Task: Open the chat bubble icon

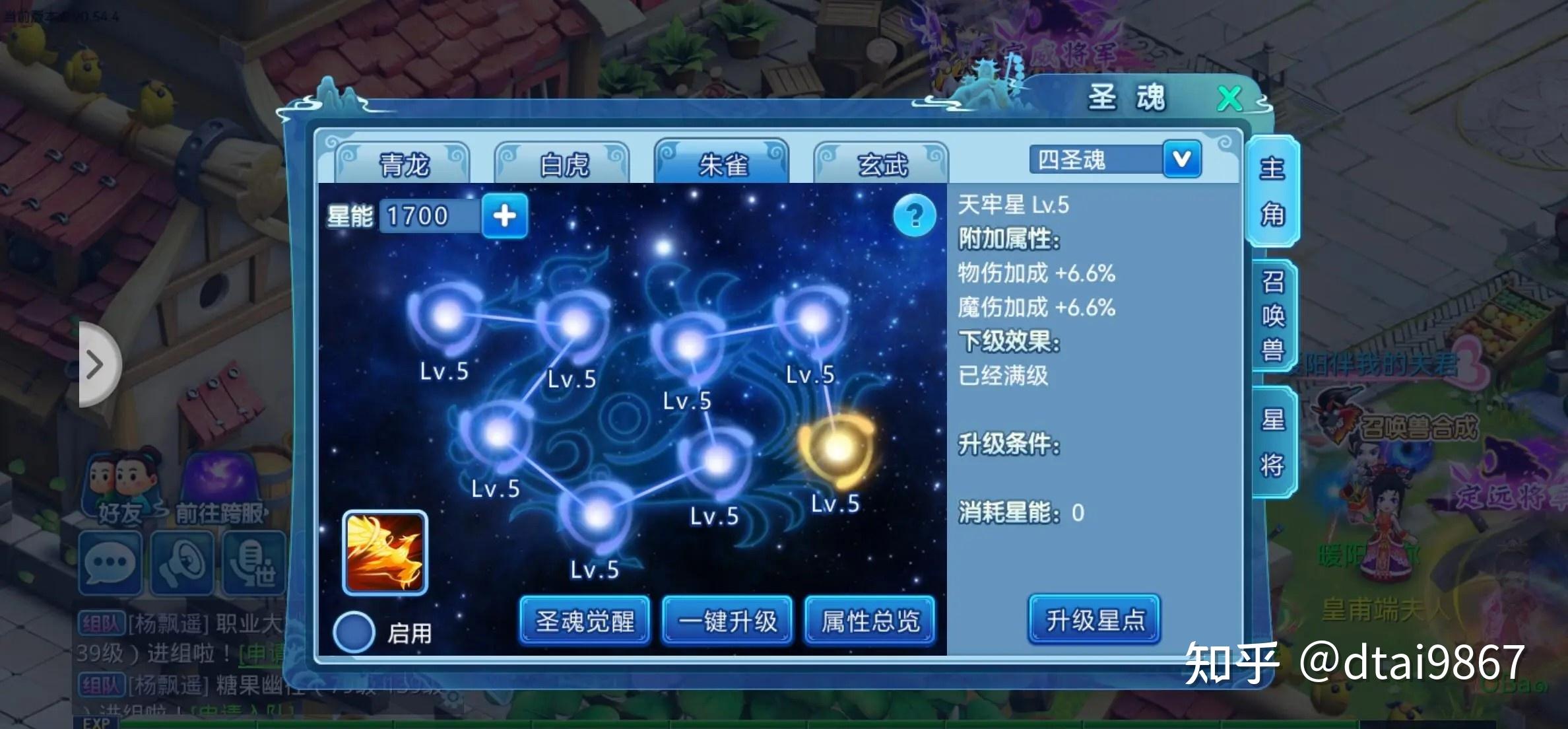Action: [110, 563]
